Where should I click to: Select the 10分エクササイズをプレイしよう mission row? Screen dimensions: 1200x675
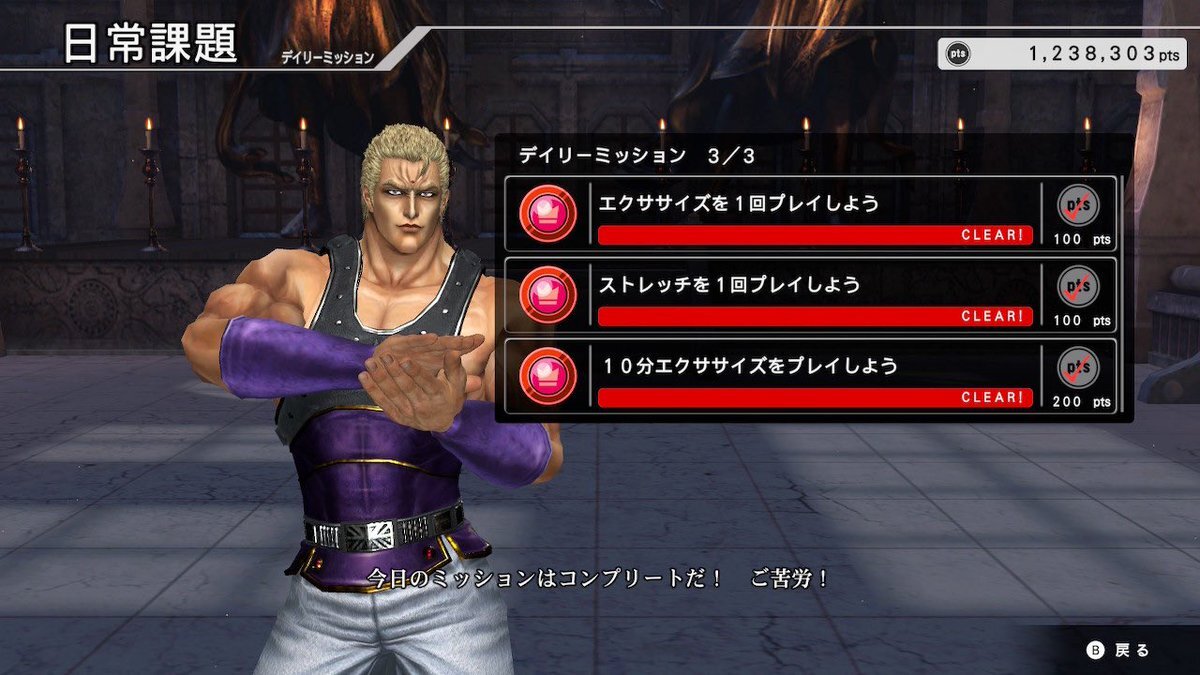click(810, 376)
